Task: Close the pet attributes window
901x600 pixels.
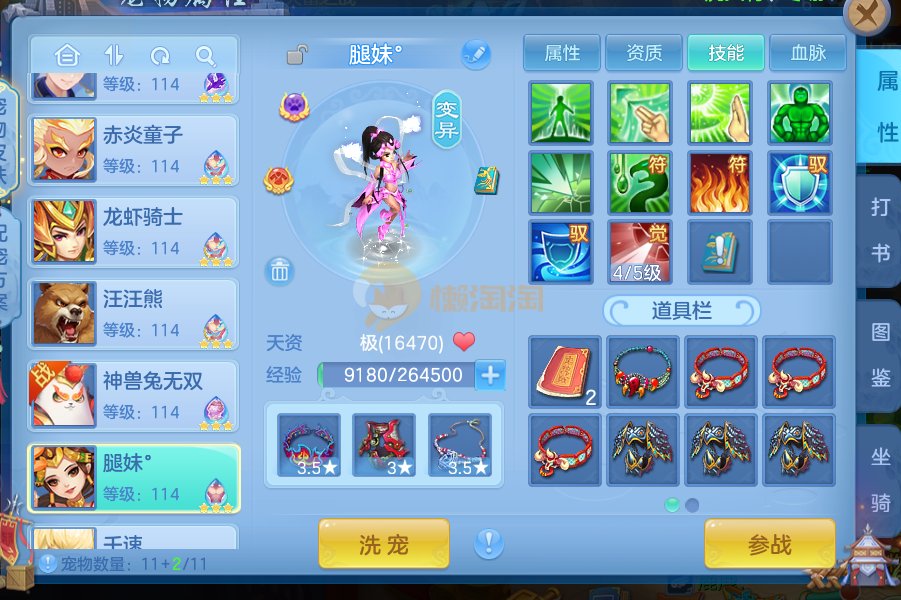Action: (866, 15)
